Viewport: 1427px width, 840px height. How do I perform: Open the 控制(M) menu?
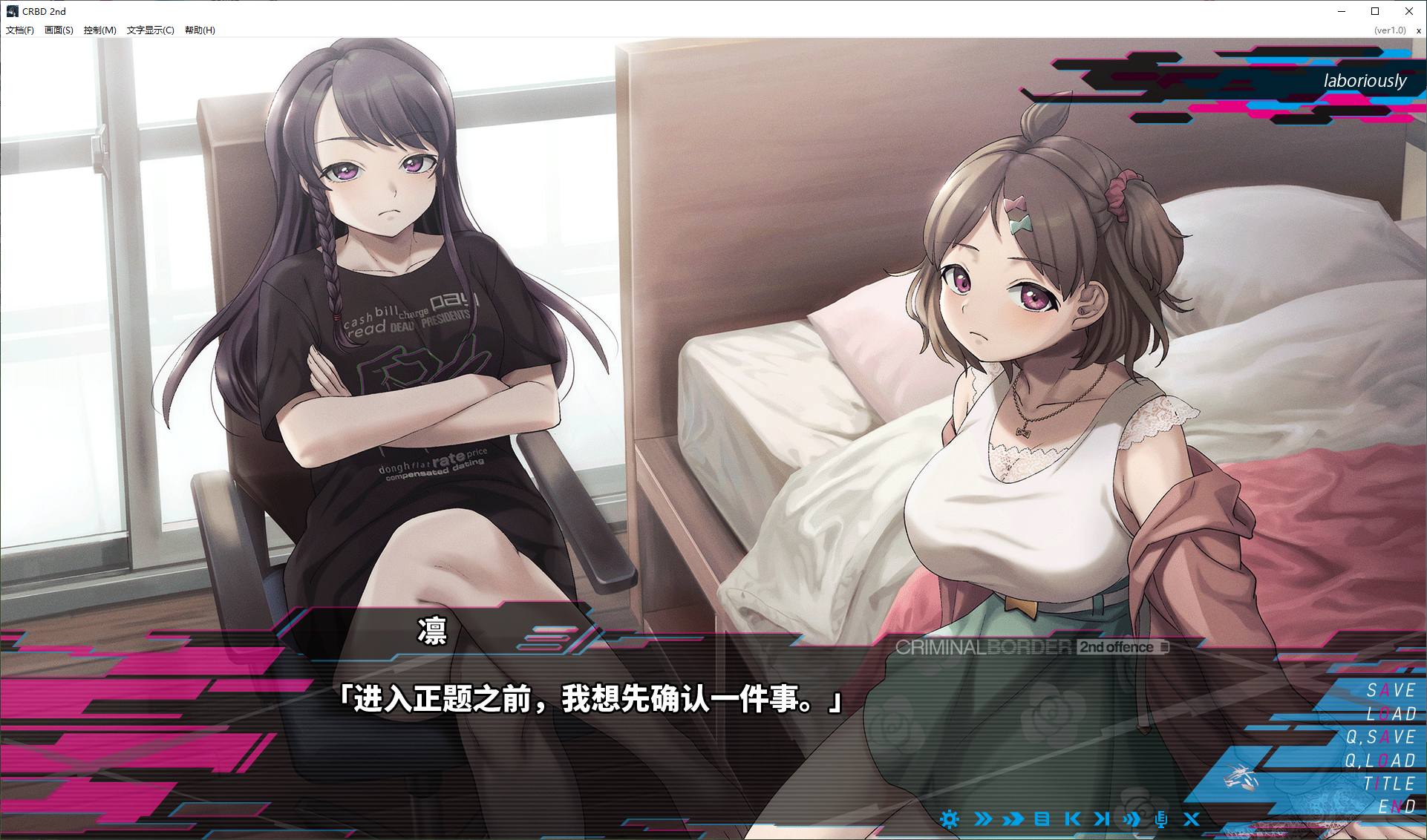pos(99,30)
